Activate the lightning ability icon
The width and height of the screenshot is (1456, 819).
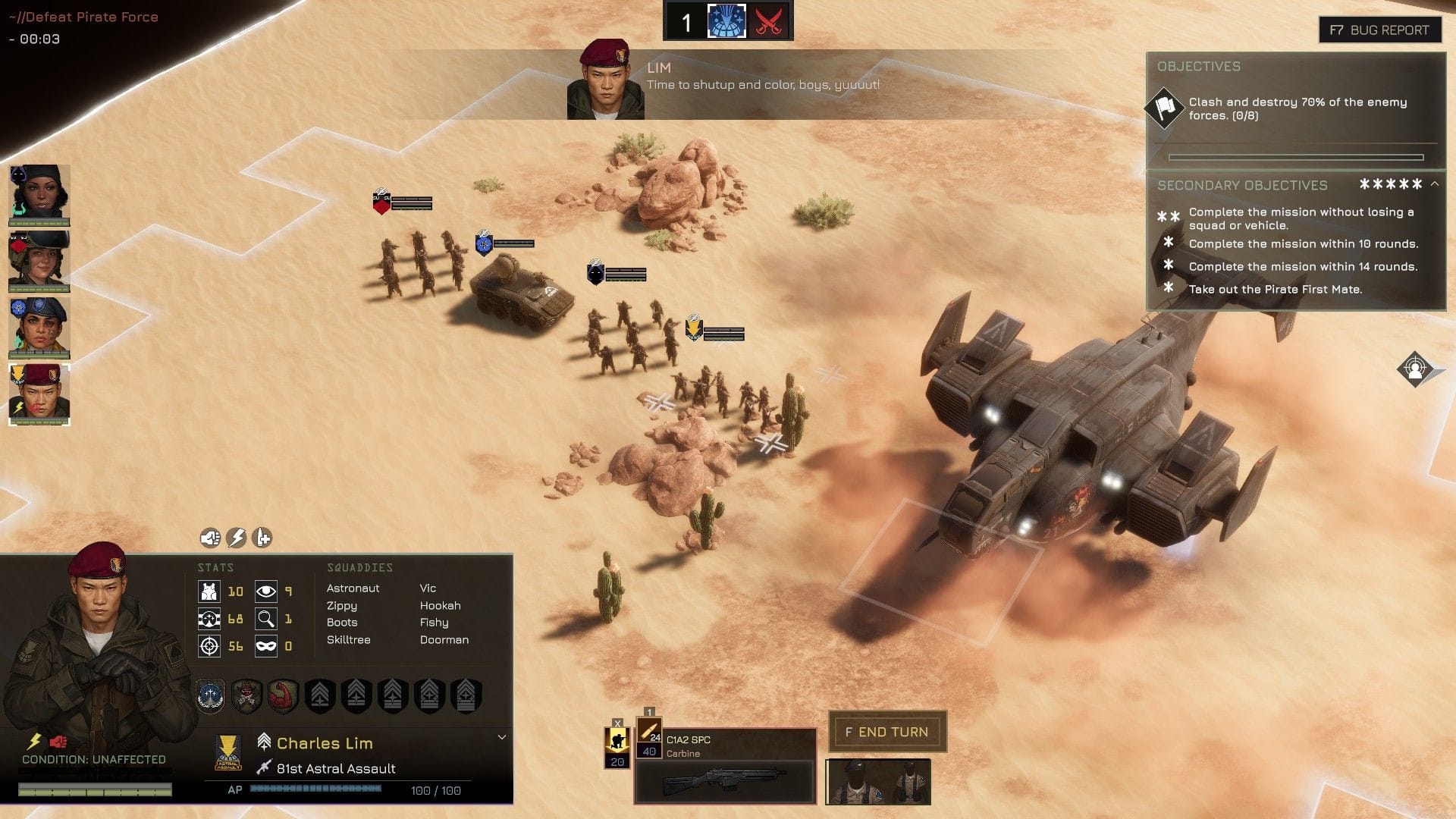pyautogui.click(x=237, y=538)
